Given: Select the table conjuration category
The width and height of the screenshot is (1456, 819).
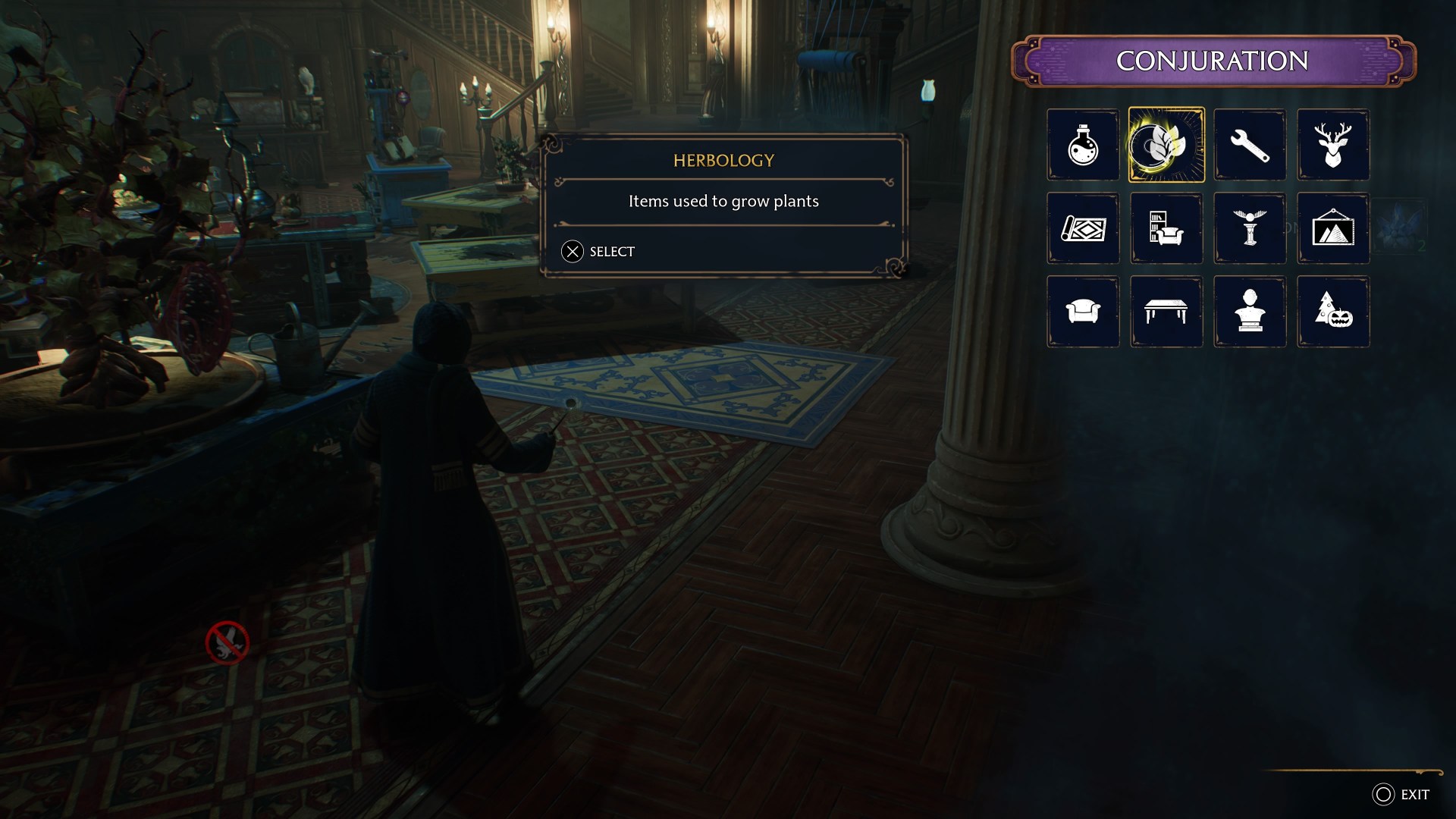Looking at the screenshot, I should 1166,312.
